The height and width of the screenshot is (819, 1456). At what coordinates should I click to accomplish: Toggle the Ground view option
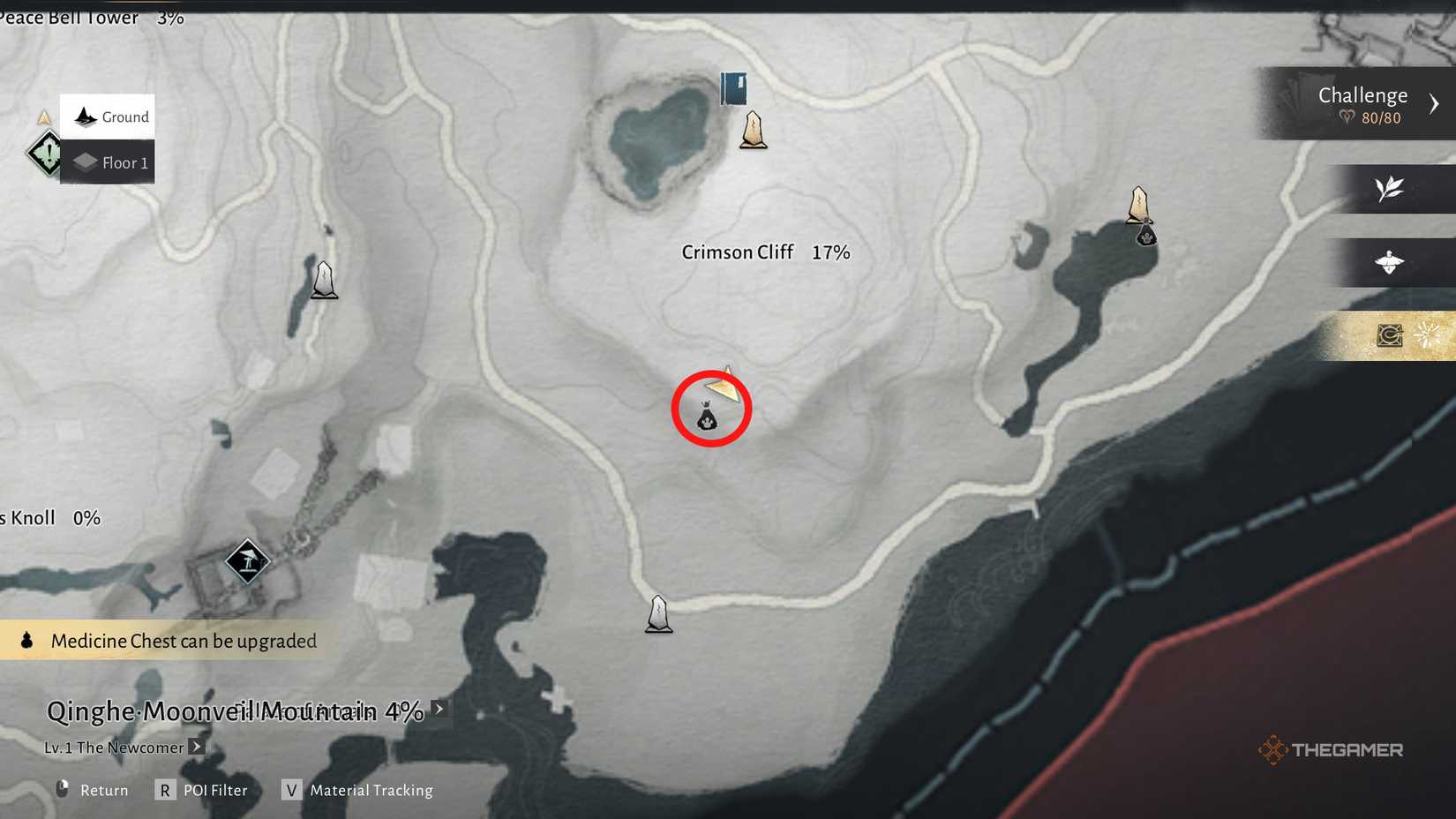[x=107, y=116]
